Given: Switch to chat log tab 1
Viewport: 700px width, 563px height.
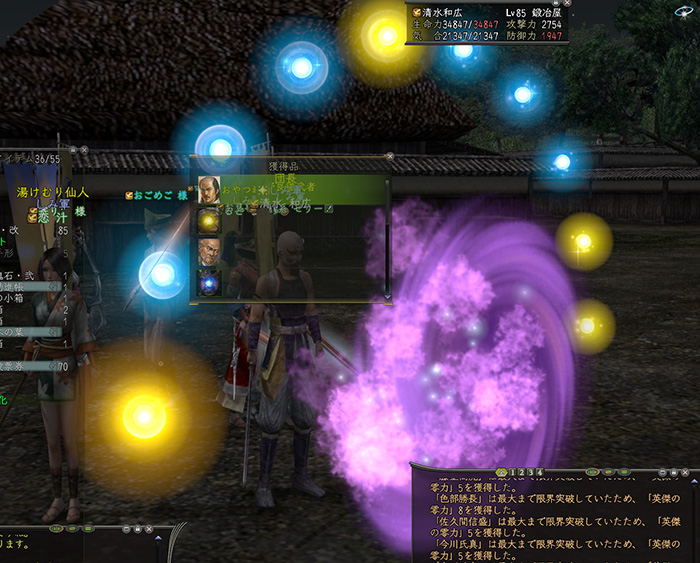Looking at the screenshot, I should point(512,472).
